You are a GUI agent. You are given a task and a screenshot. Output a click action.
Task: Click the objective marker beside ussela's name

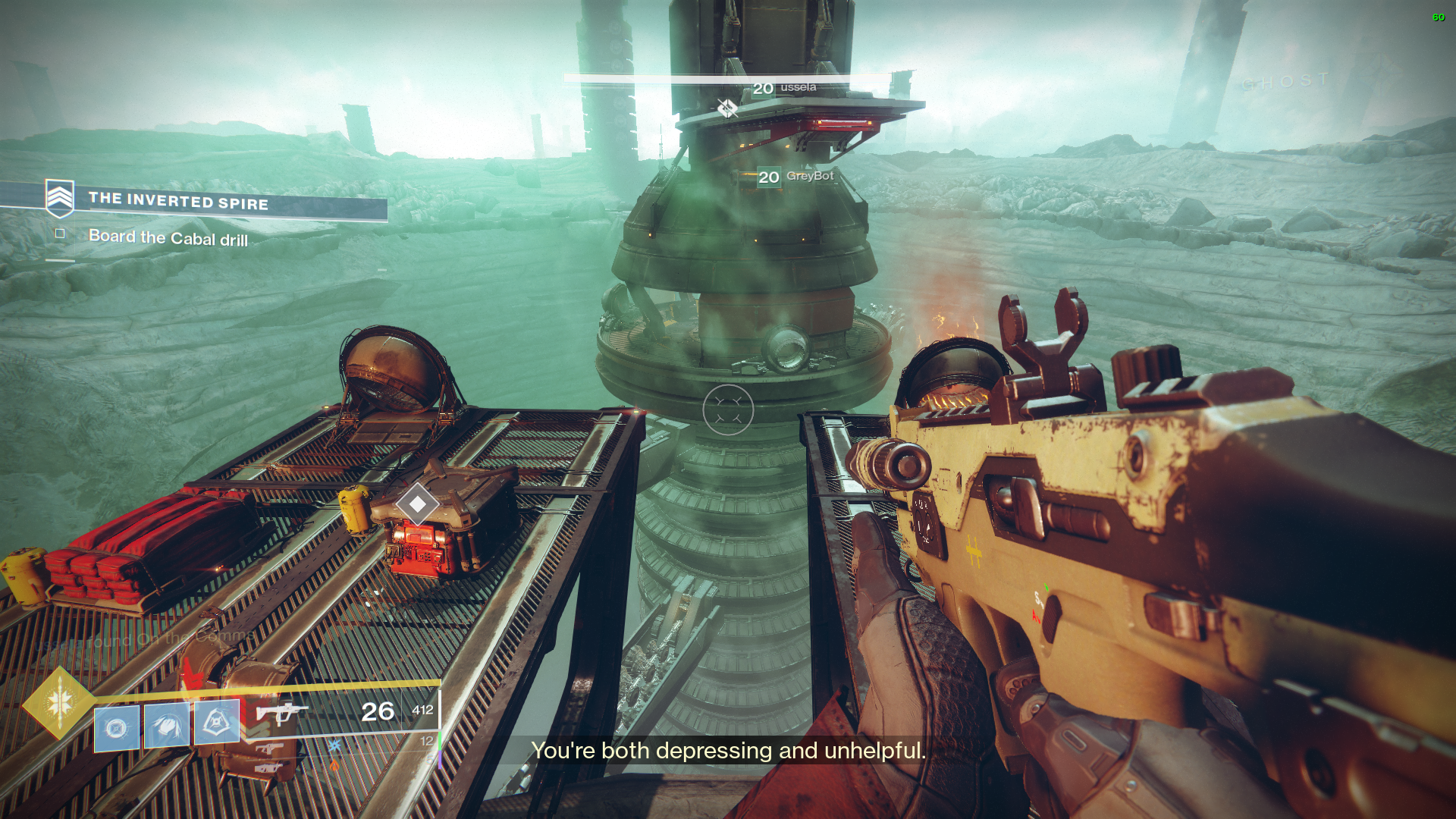727,108
